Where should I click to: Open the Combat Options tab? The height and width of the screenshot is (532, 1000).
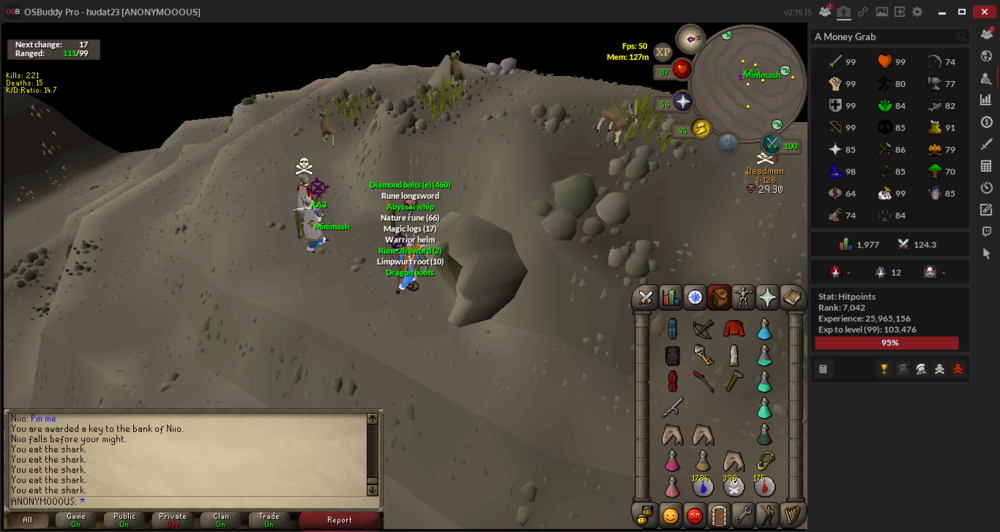point(646,297)
